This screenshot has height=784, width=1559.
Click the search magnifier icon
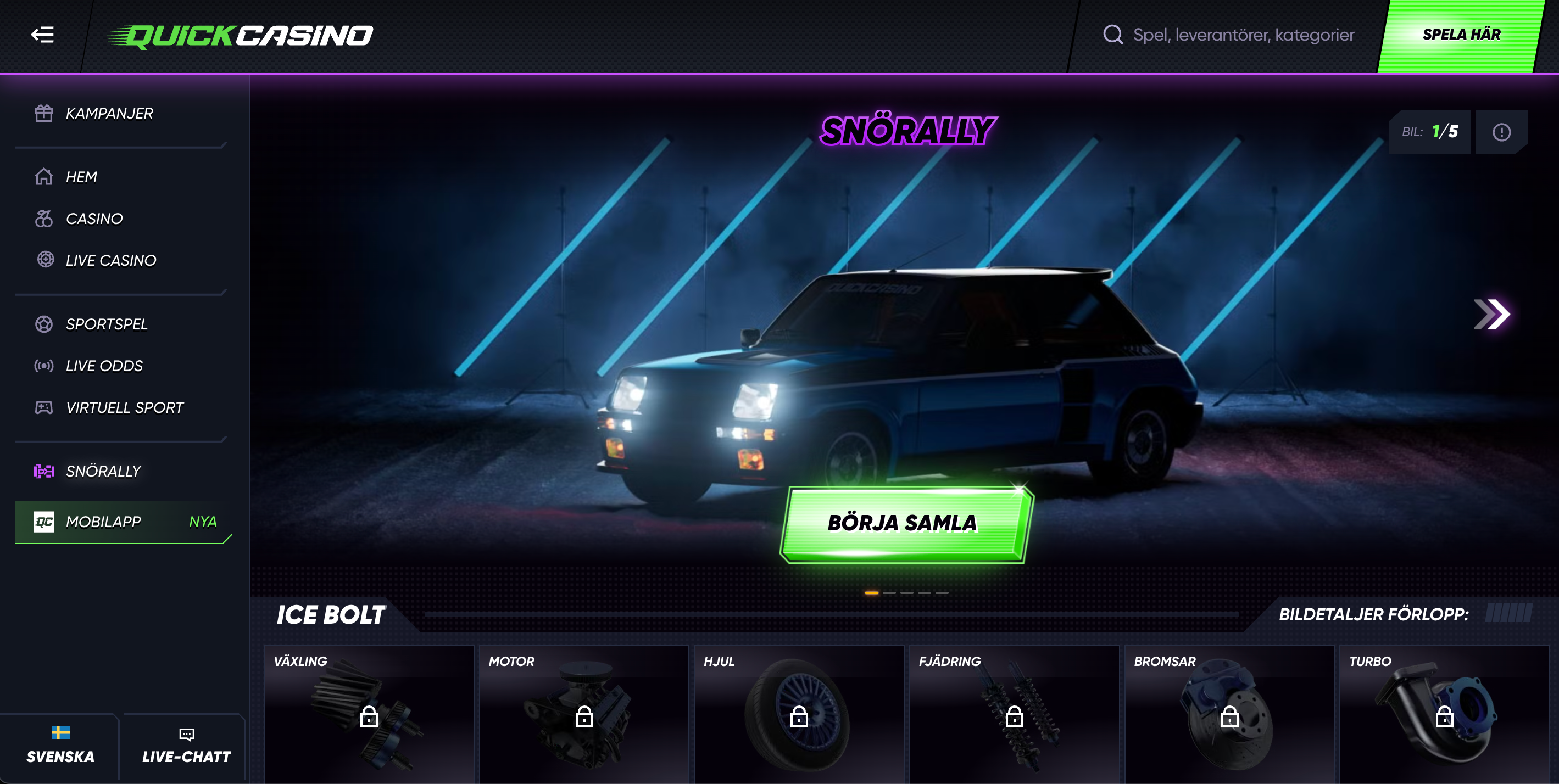[1113, 35]
